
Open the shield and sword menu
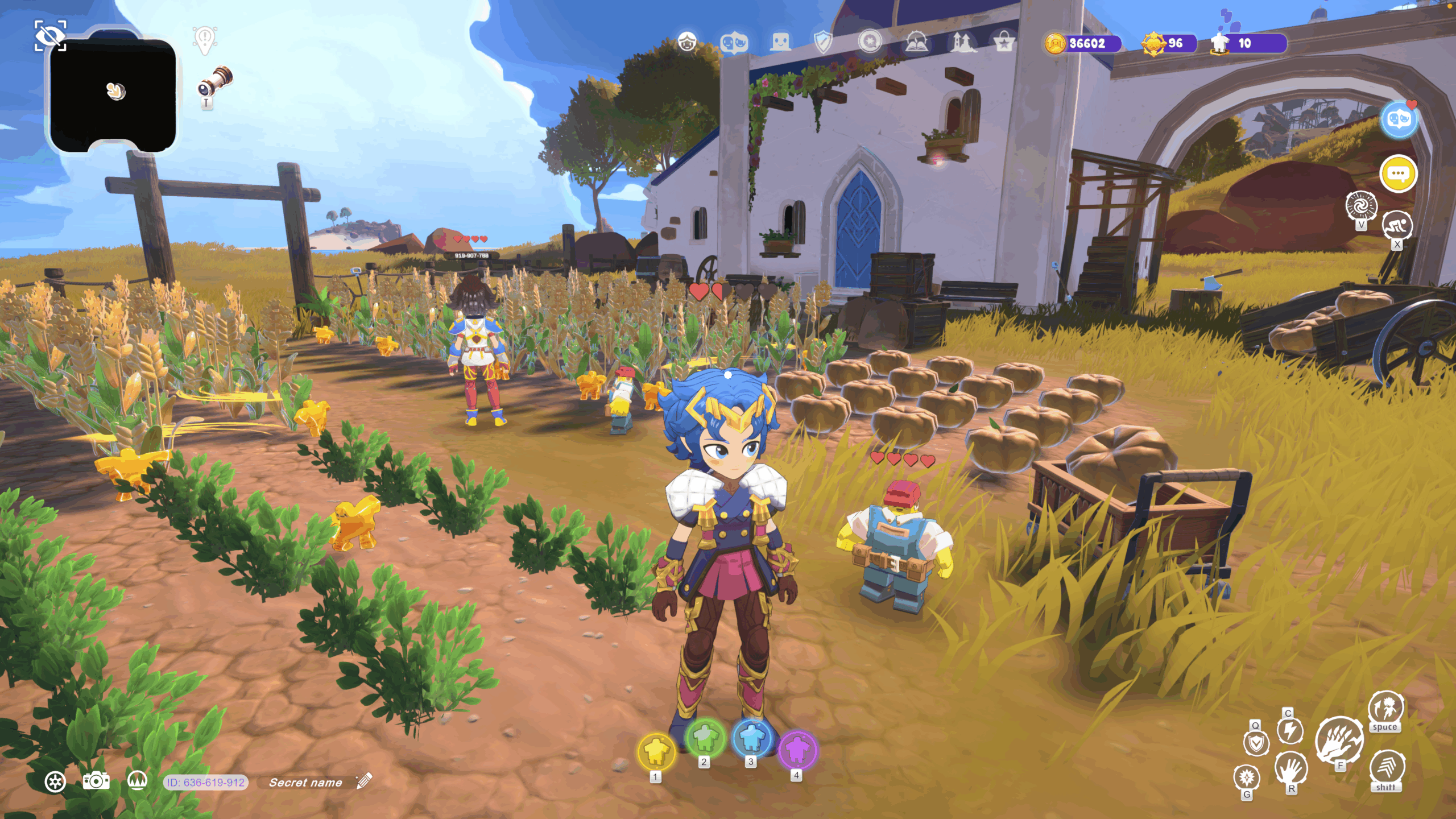coord(823,42)
